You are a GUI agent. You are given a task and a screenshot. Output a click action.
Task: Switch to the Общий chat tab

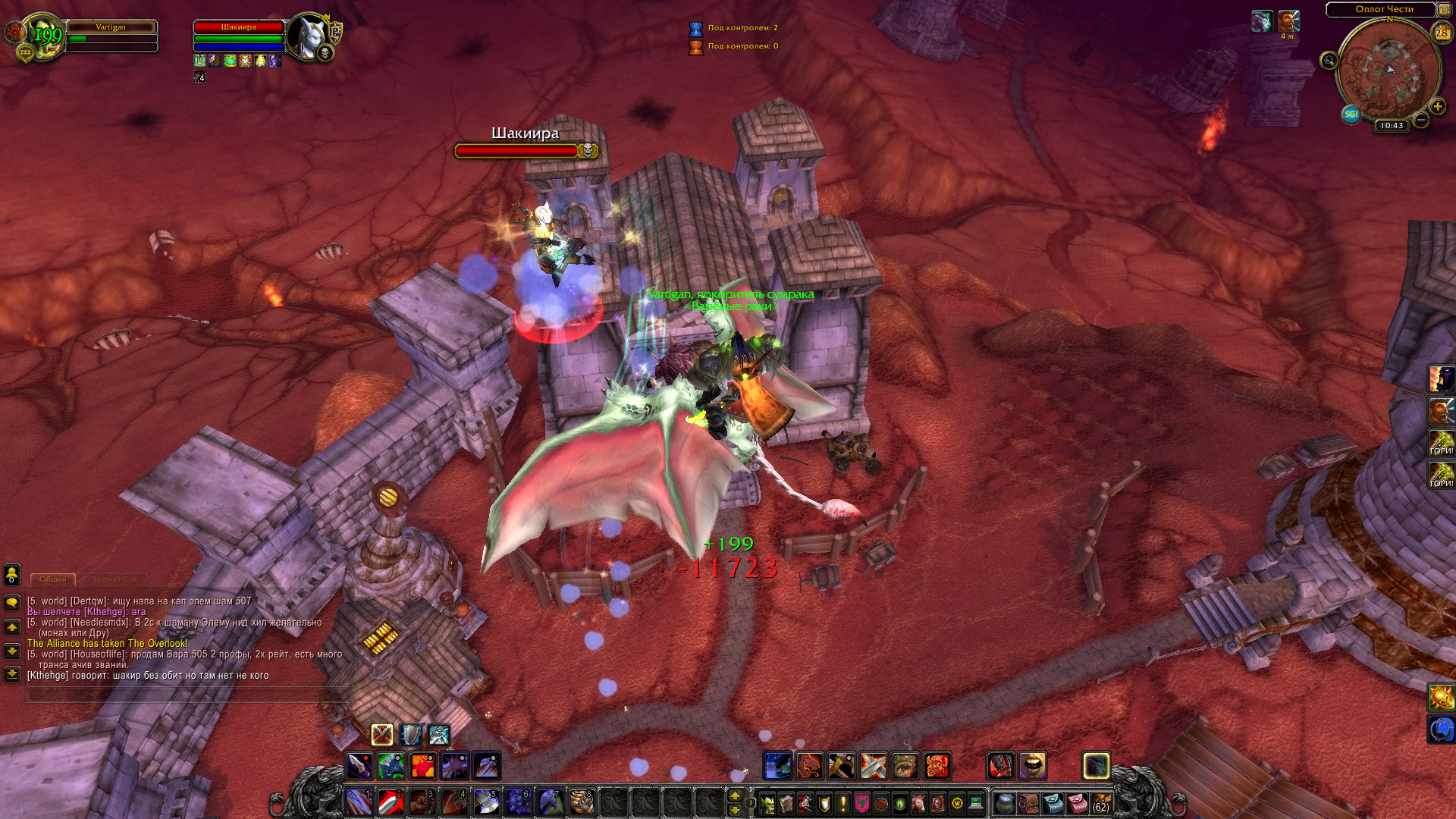[53, 579]
